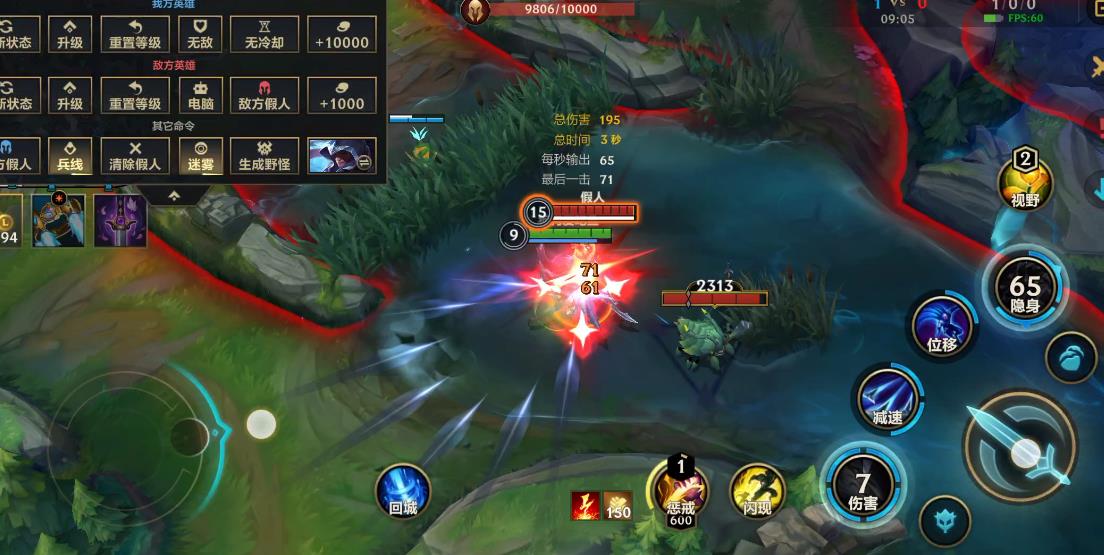Image resolution: width=1104 pixels, height=555 pixels.
Task: Add gold with the +10000 button
Action: click(342, 34)
